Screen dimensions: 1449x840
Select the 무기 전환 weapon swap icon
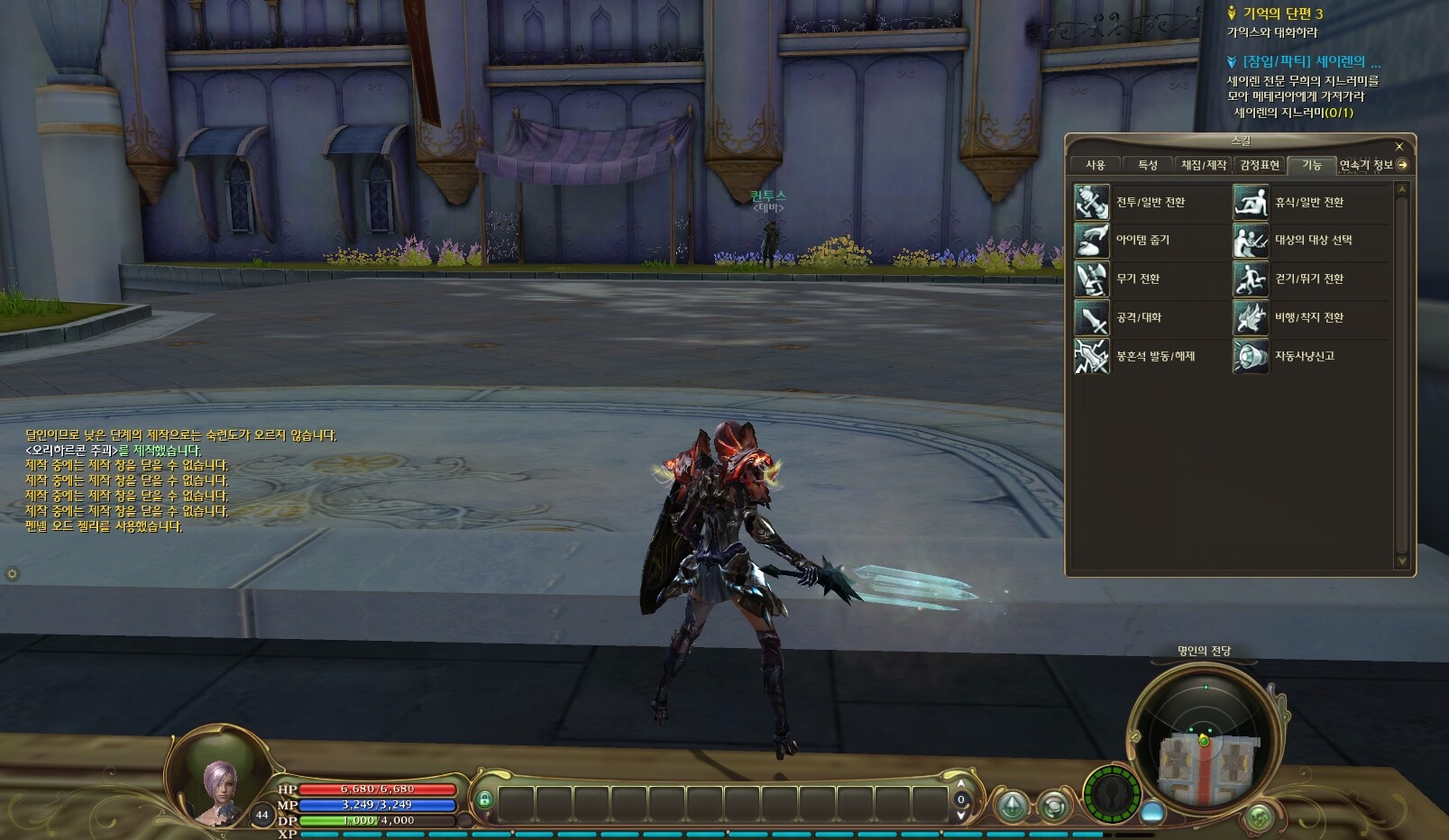(1091, 279)
